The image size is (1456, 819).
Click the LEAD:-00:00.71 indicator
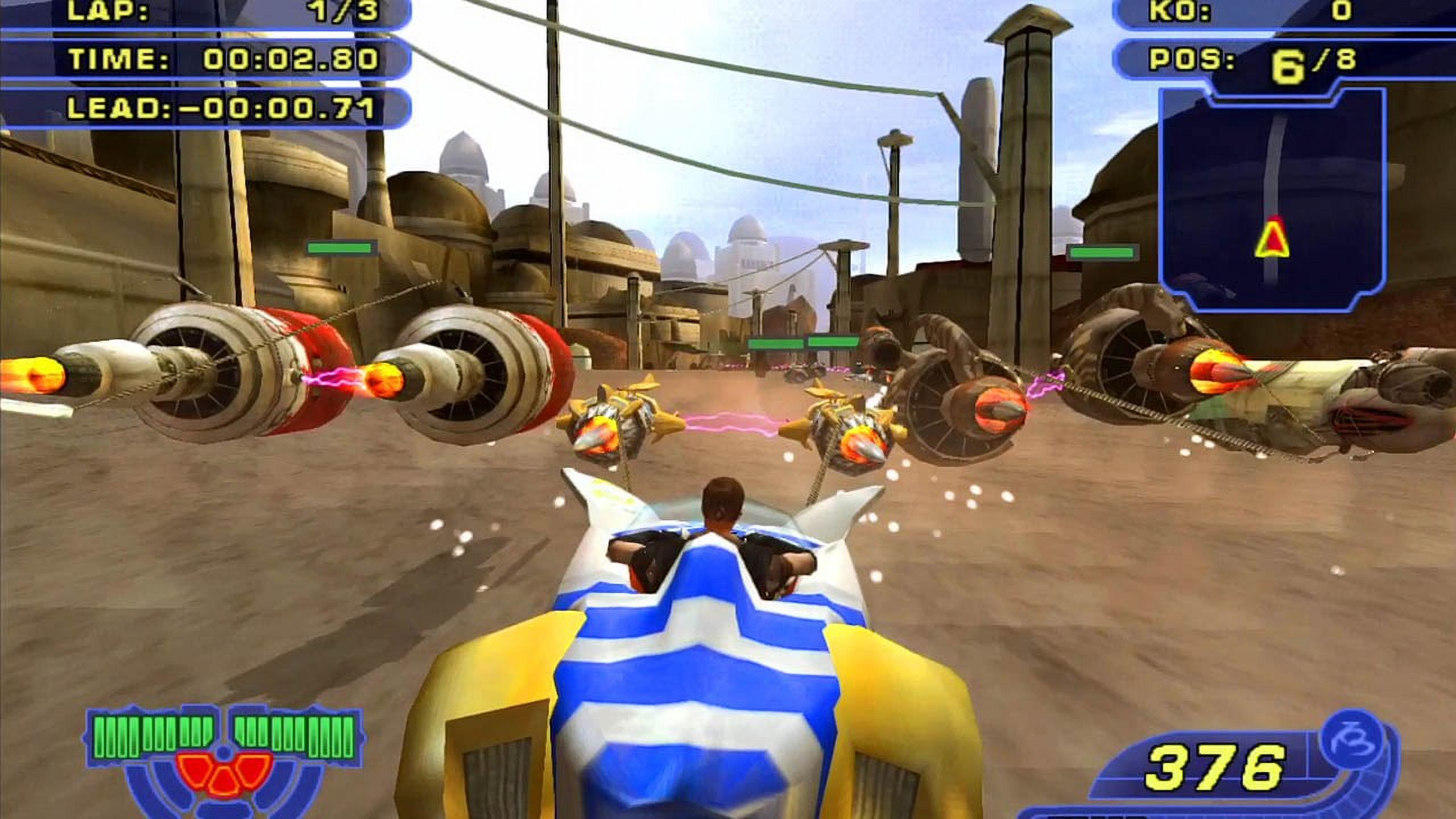pos(227,108)
